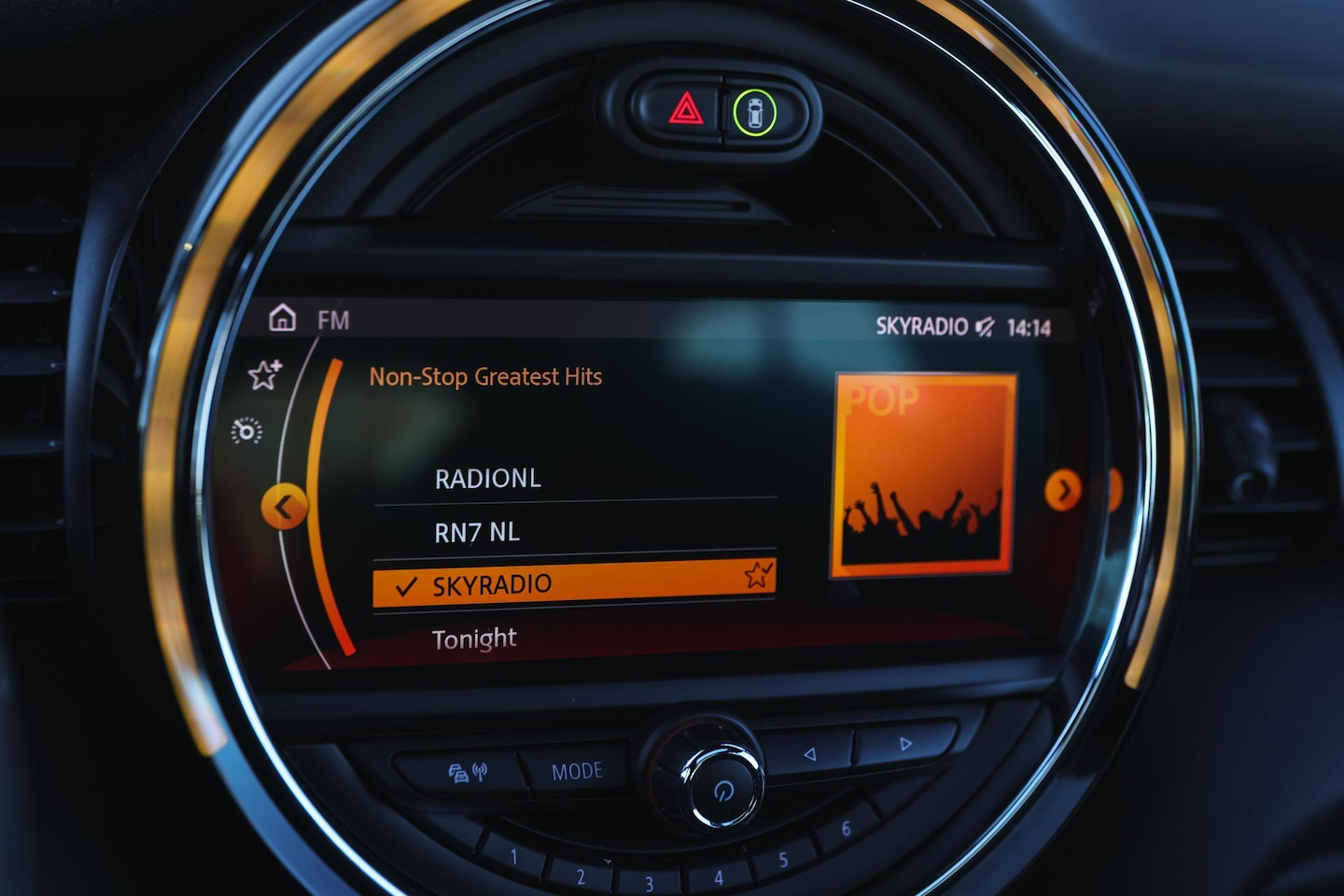Select preset button number 4
This screenshot has height=896, width=1344.
718,877
